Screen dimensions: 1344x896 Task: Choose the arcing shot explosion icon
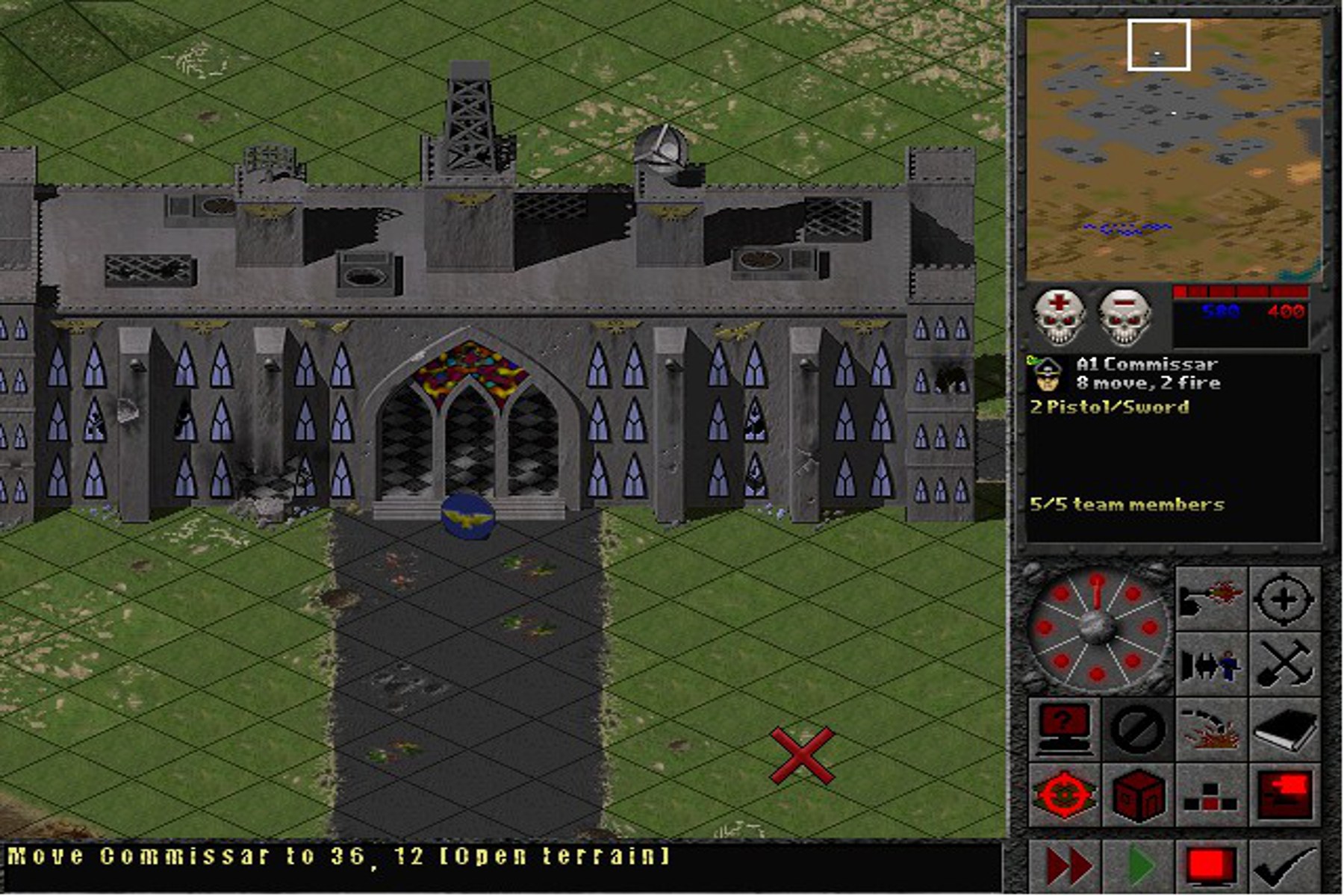1211,728
